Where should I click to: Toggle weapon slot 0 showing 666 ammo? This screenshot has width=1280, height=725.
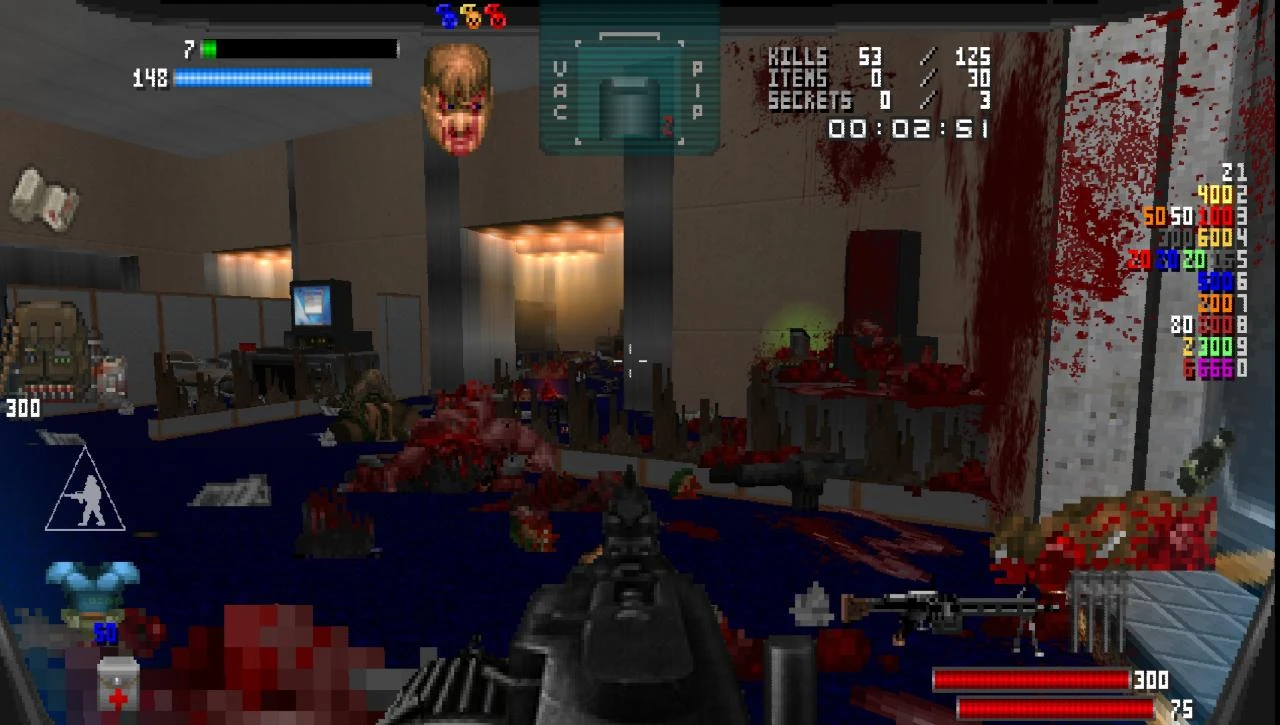point(1215,368)
